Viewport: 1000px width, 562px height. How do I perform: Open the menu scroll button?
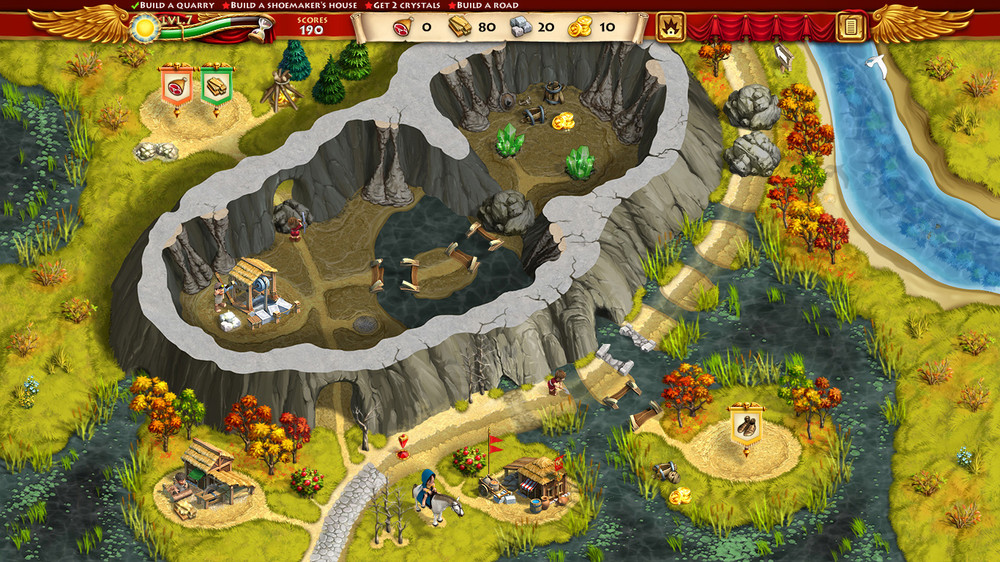(x=851, y=27)
